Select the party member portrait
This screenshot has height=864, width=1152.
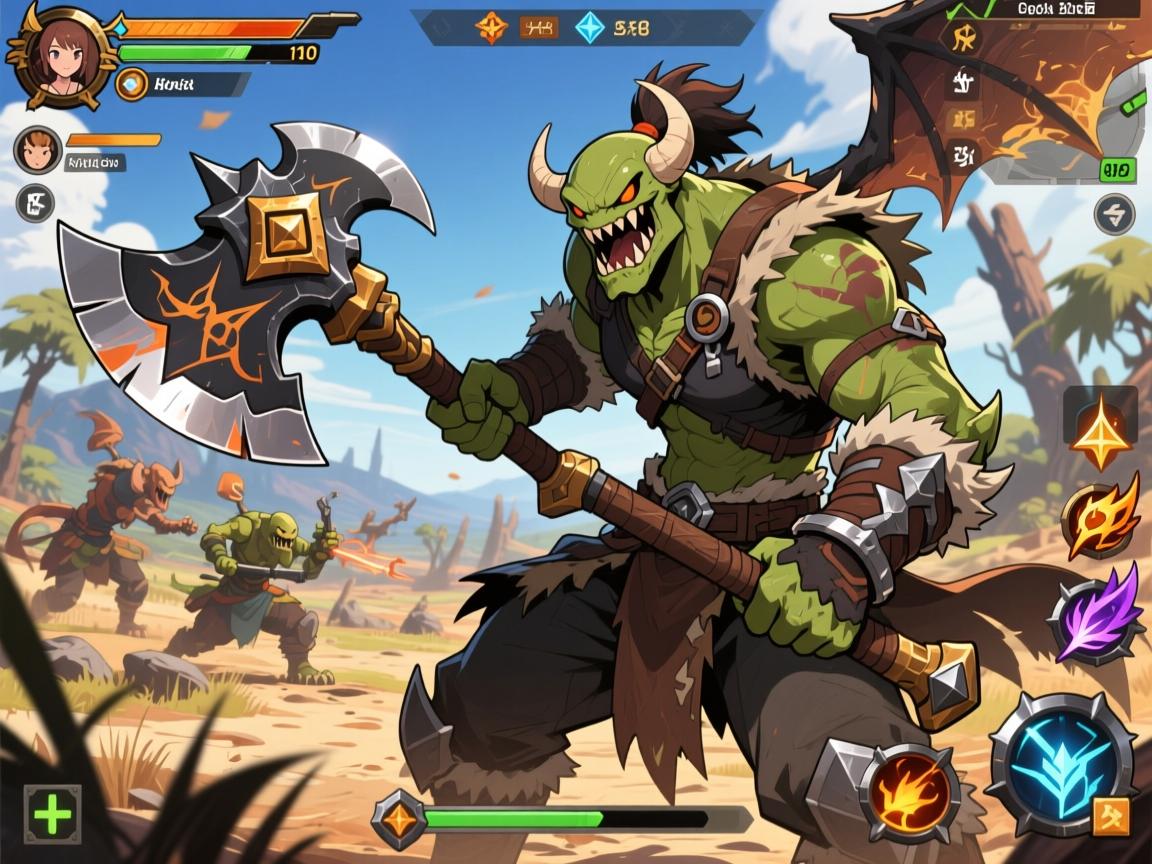pyautogui.click(x=37, y=150)
